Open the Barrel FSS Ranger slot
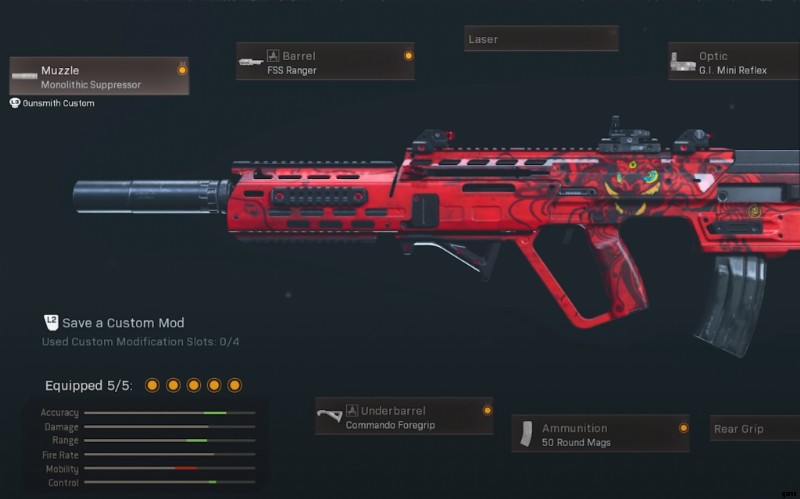This screenshot has width=800, height=499. tap(325, 62)
